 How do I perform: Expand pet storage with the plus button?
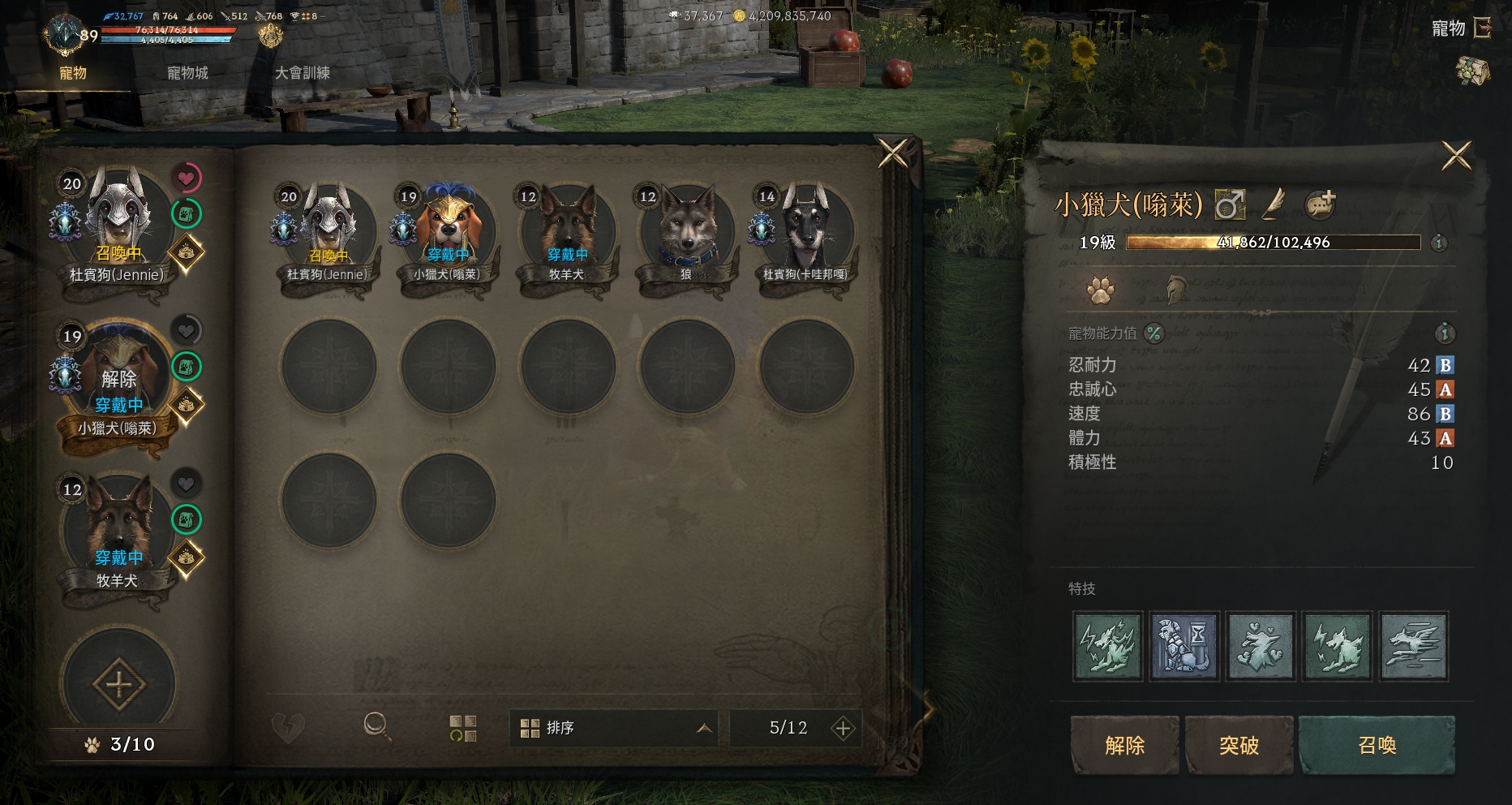pos(843,729)
